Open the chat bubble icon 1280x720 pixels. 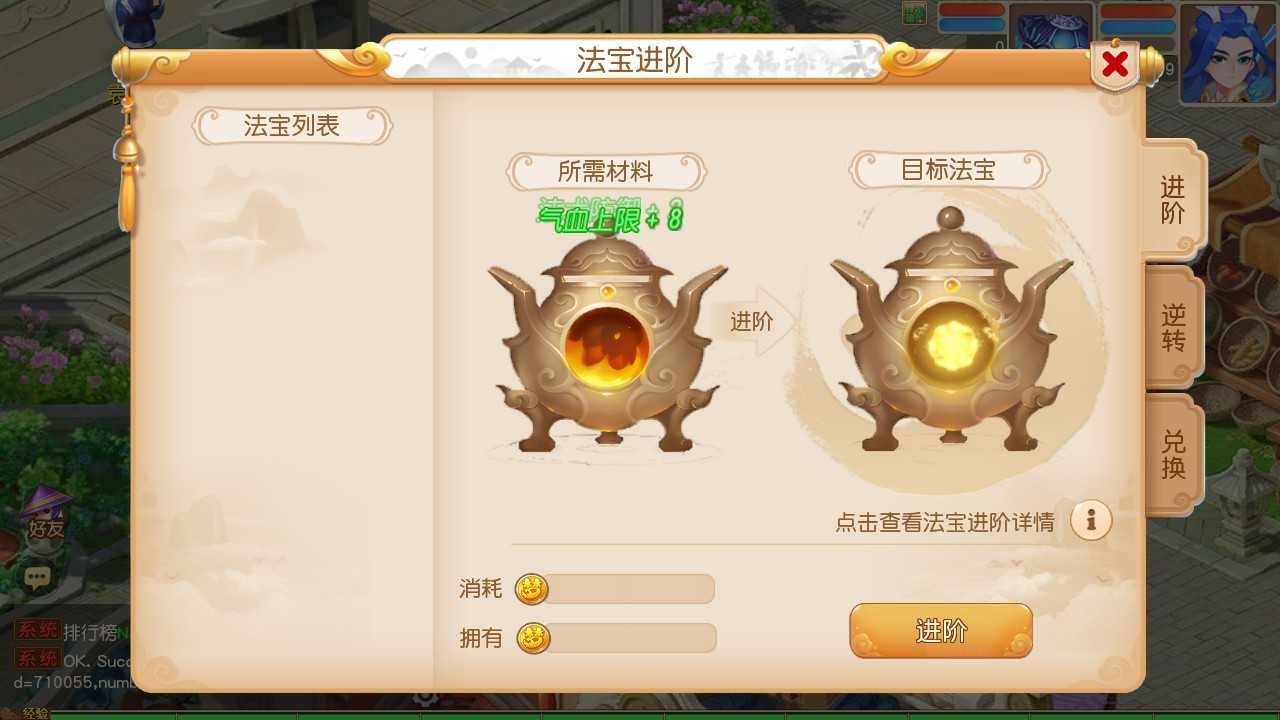tap(38, 577)
